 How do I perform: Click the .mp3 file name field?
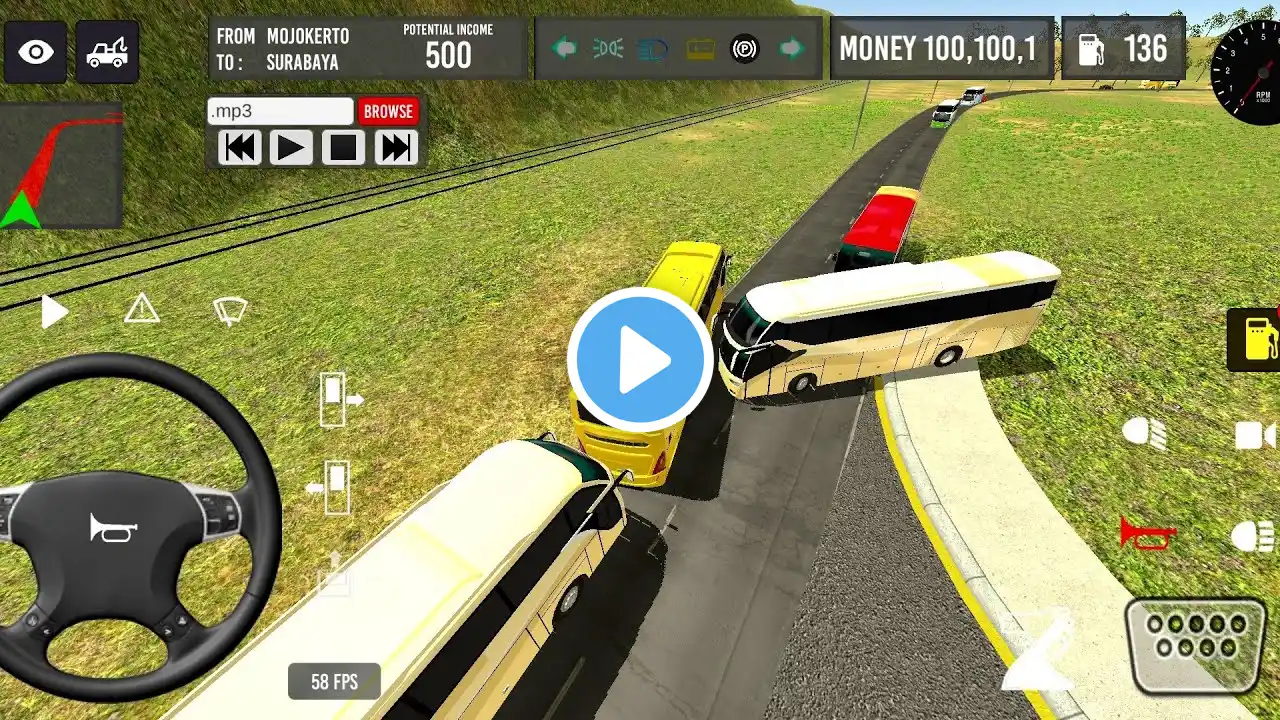[x=280, y=111]
